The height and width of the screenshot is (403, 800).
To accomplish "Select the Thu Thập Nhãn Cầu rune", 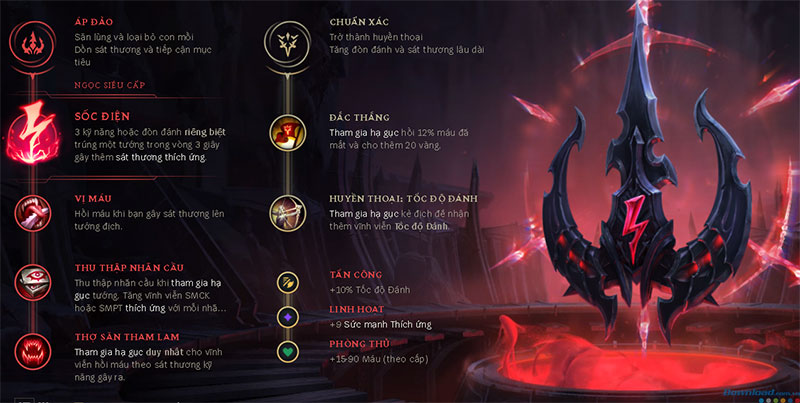I will coord(32,283).
